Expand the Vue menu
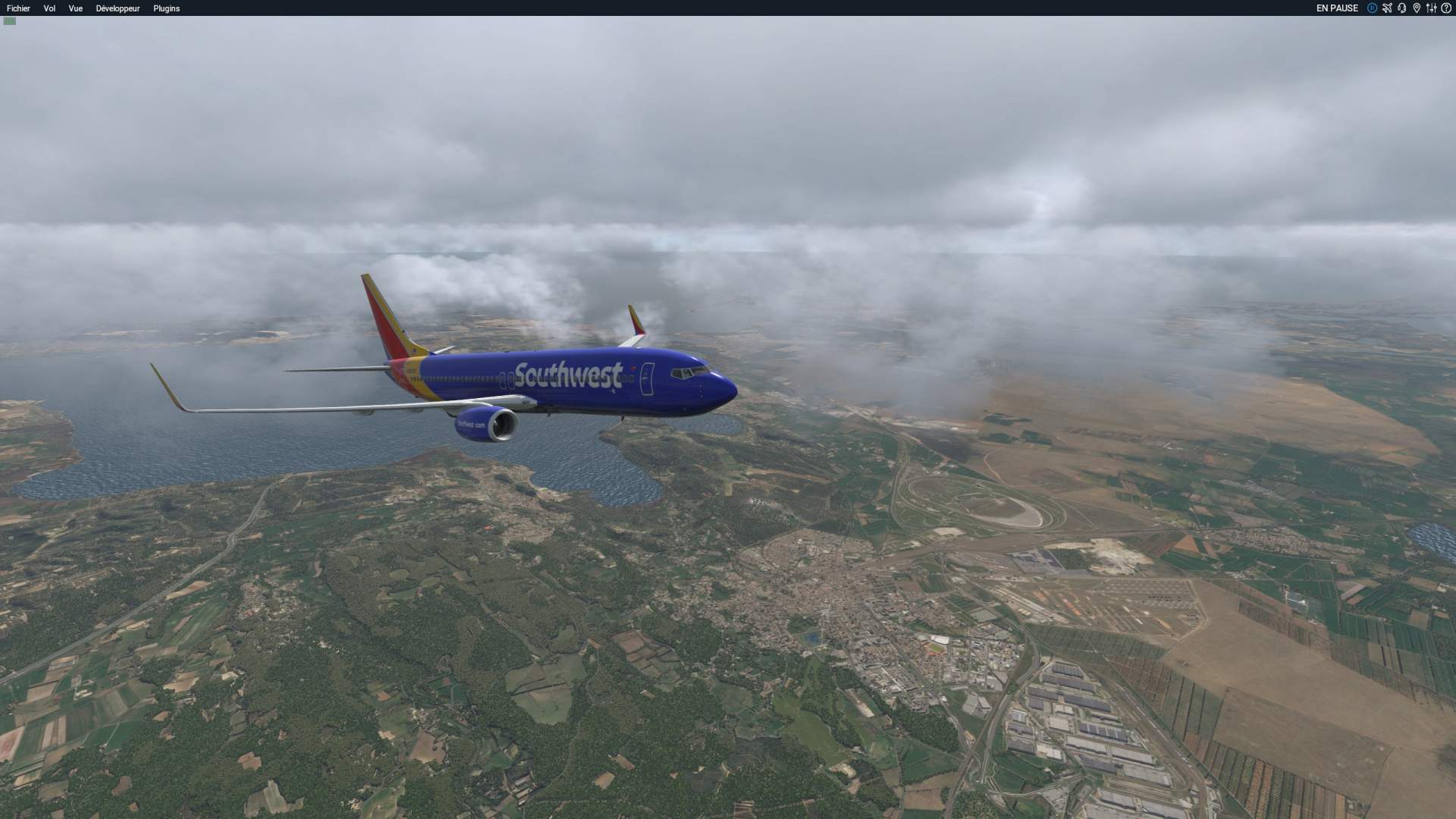Viewport: 1456px width, 819px height. point(75,8)
